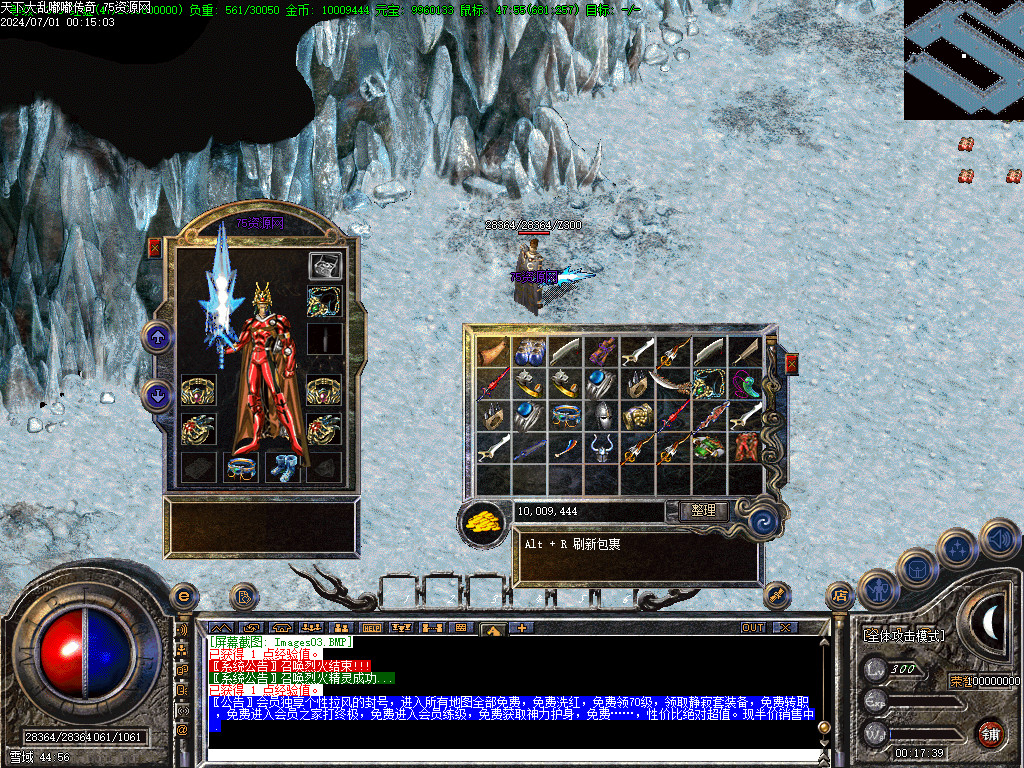Screen dimensions: 1024x768
Task: Go to previous equipment page with up arrow
Action: click(157, 336)
